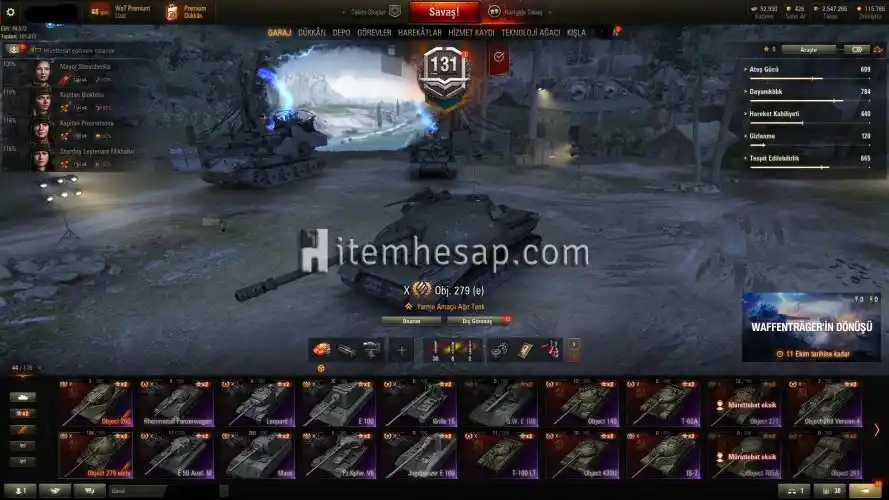The width and height of the screenshot is (889, 500).
Task: Open the DÜKKÂN store tab
Action: [x=311, y=33]
